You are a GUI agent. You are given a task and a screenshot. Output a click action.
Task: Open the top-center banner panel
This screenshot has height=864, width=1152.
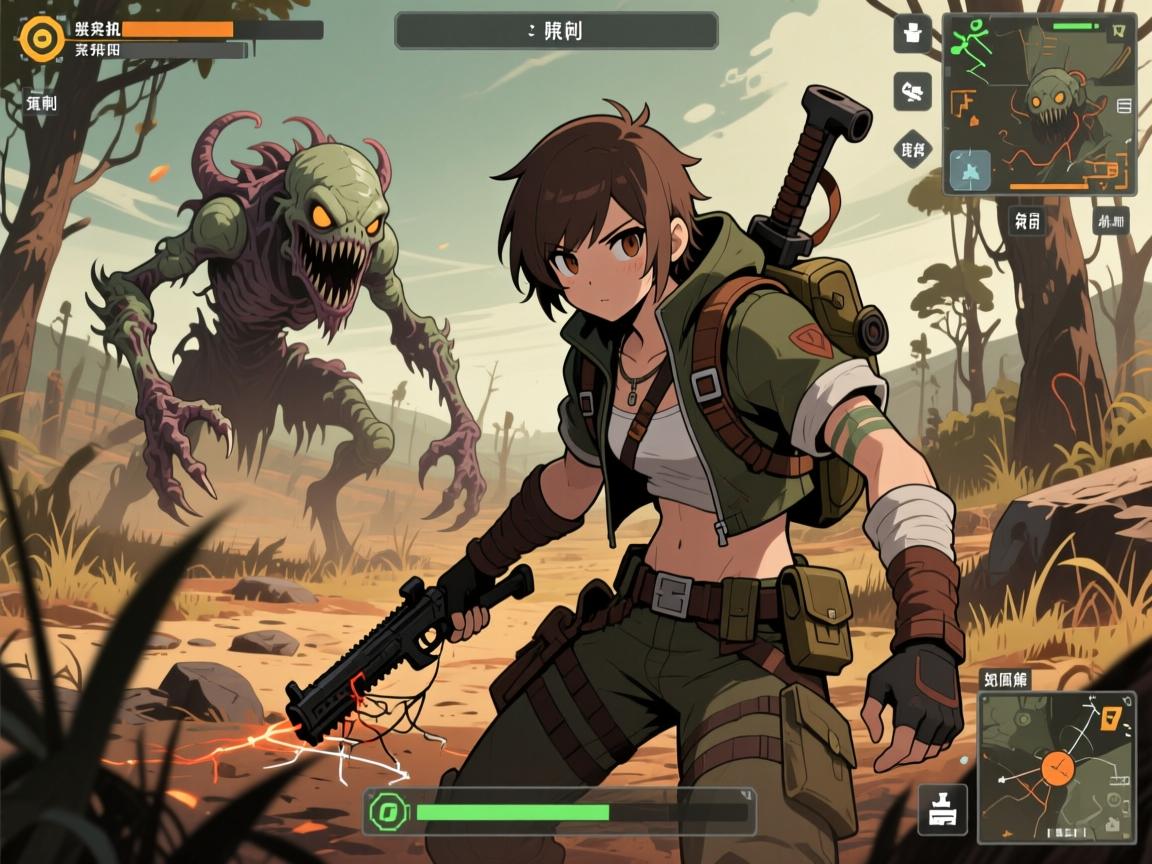pos(556,31)
